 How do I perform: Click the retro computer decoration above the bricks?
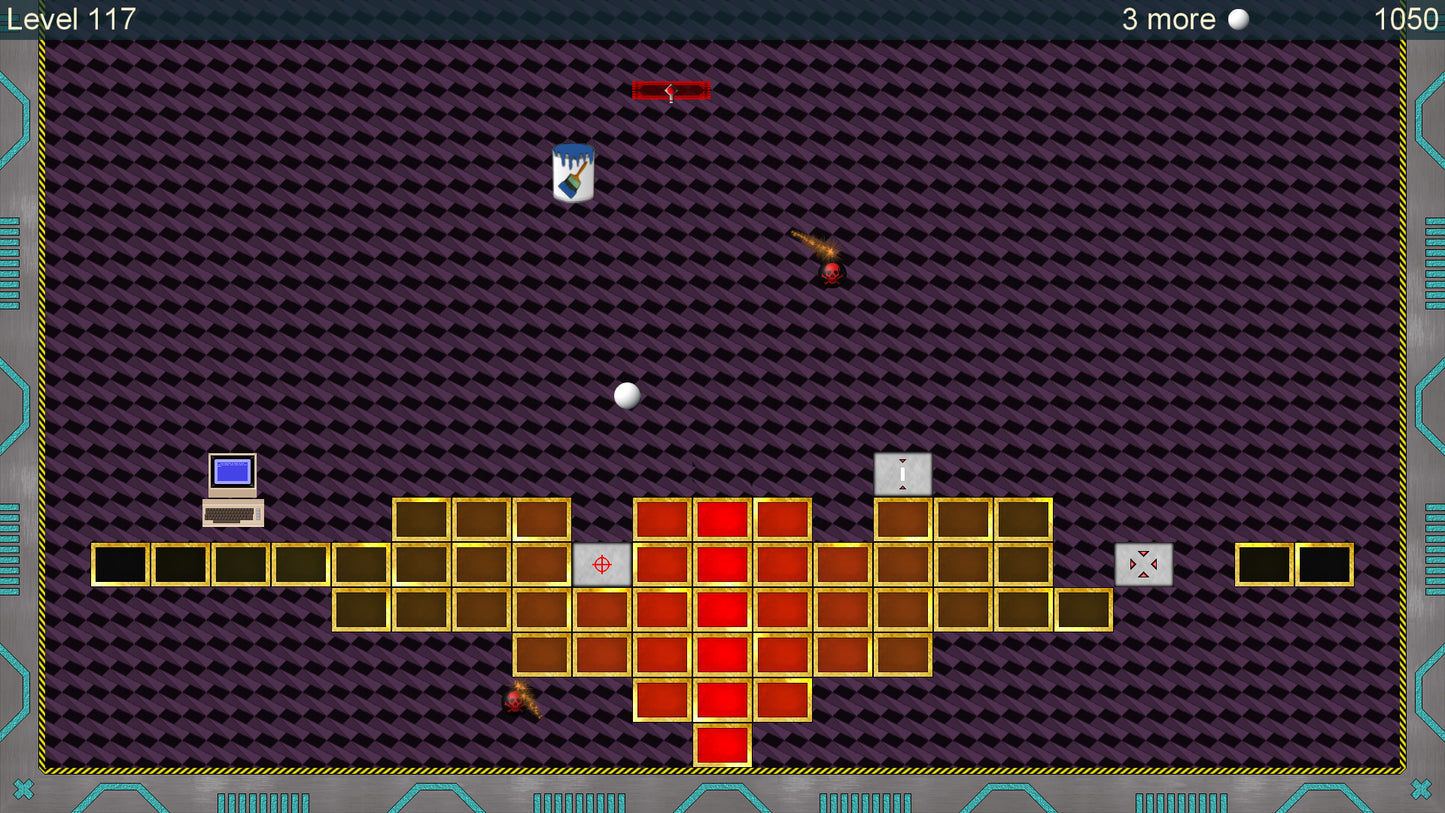coord(231,487)
